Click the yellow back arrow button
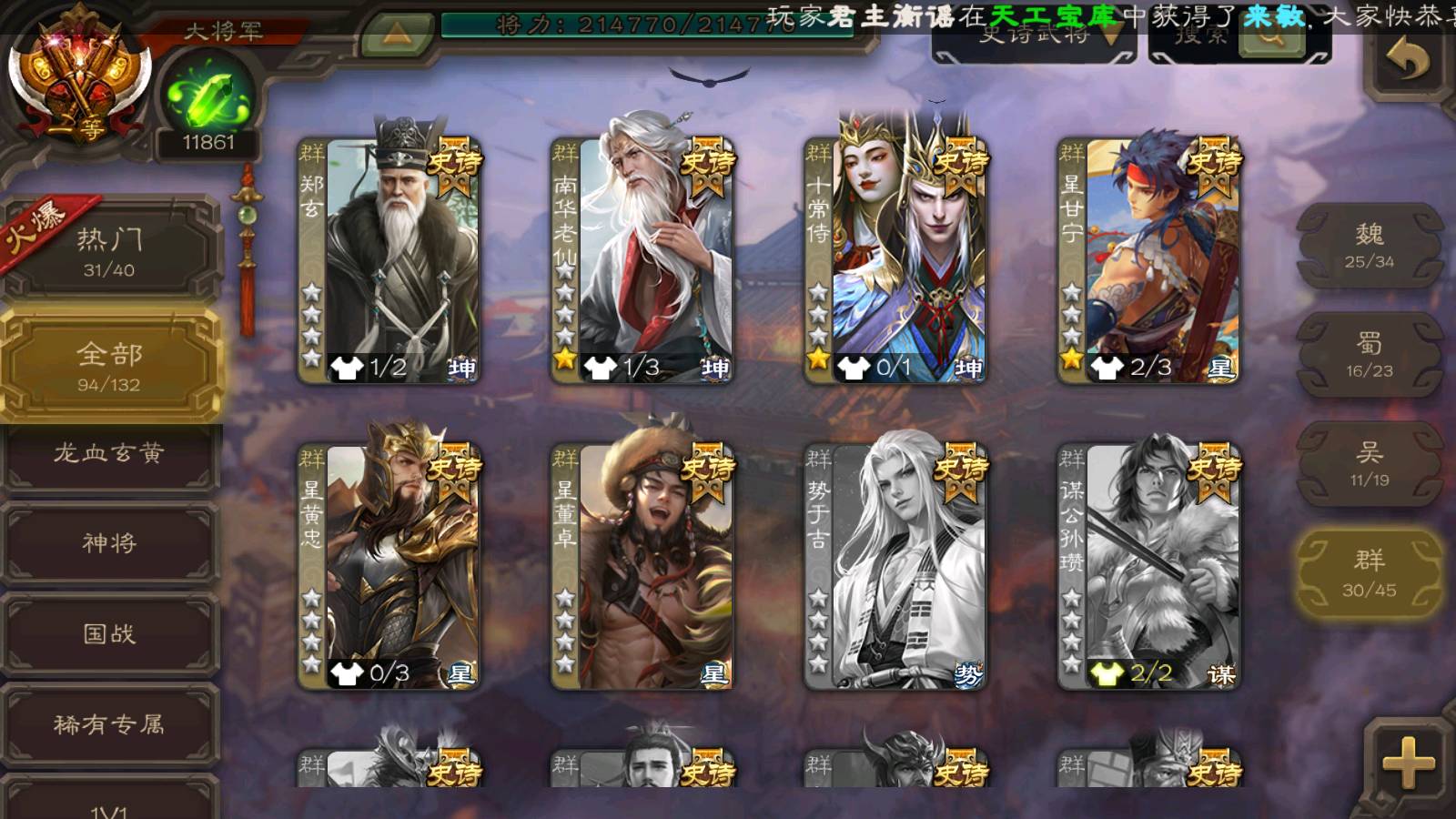Screen dimensions: 1456x819 [1408, 62]
